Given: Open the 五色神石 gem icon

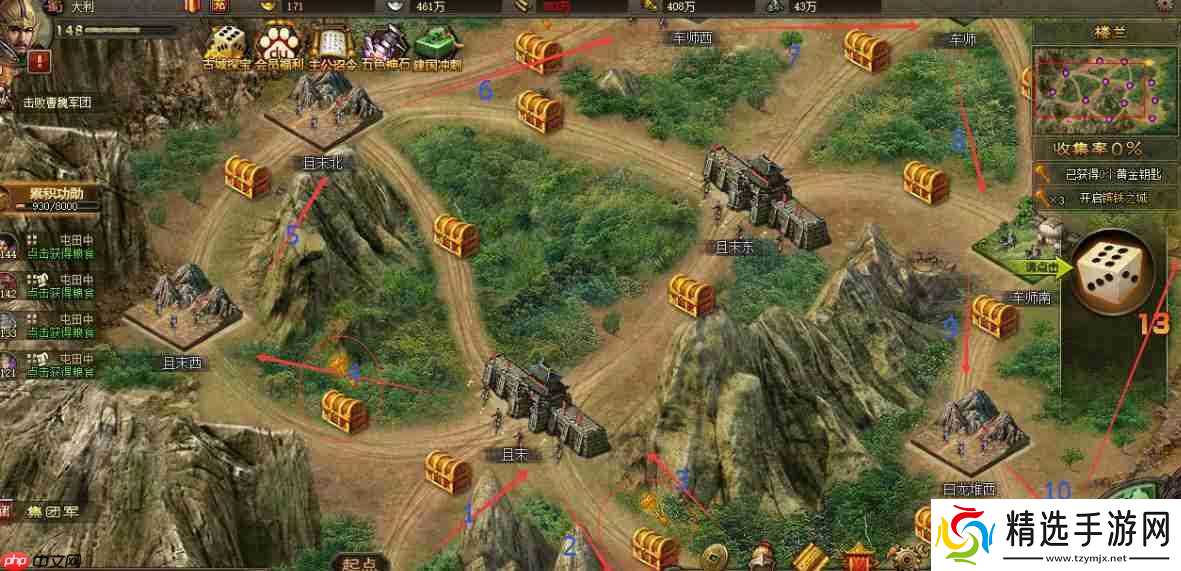Looking at the screenshot, I should 383,44.
